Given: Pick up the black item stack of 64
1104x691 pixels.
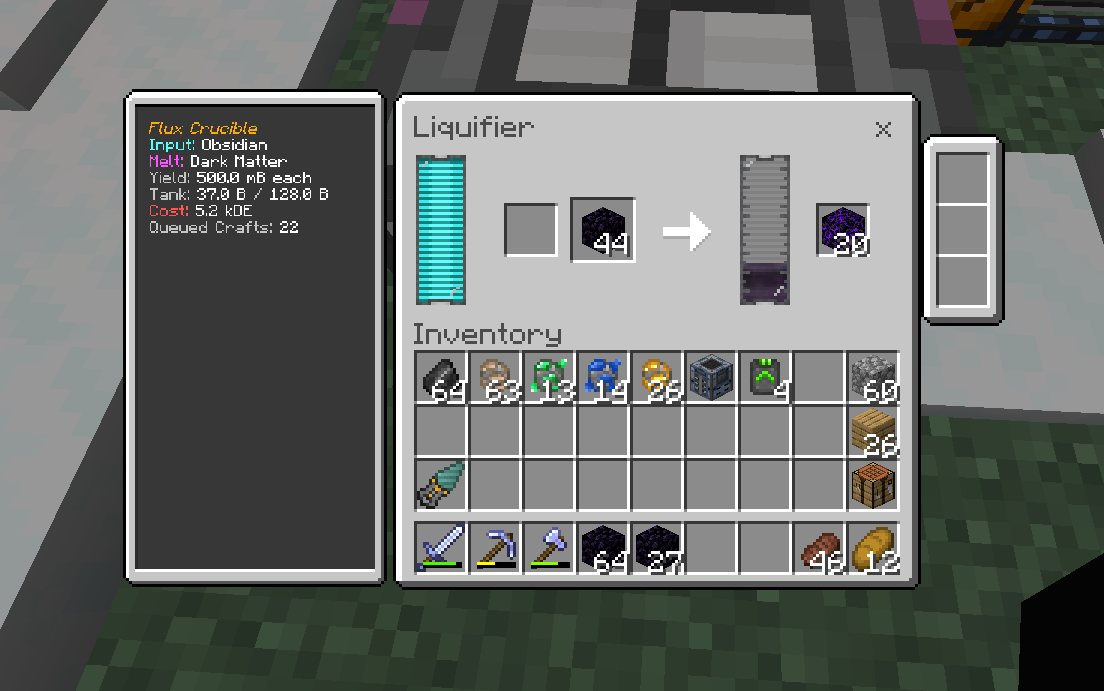Looking at the screenshot, I should pos(441,378).
